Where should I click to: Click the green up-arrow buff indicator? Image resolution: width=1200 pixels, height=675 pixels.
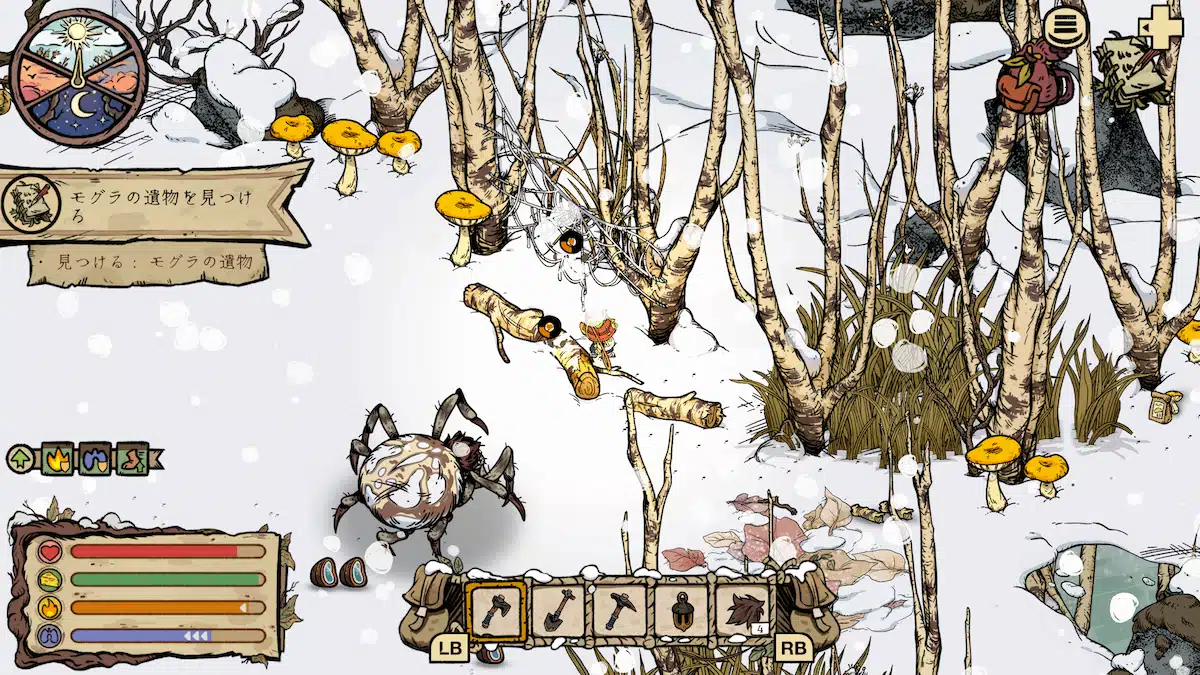click(20, 460)
